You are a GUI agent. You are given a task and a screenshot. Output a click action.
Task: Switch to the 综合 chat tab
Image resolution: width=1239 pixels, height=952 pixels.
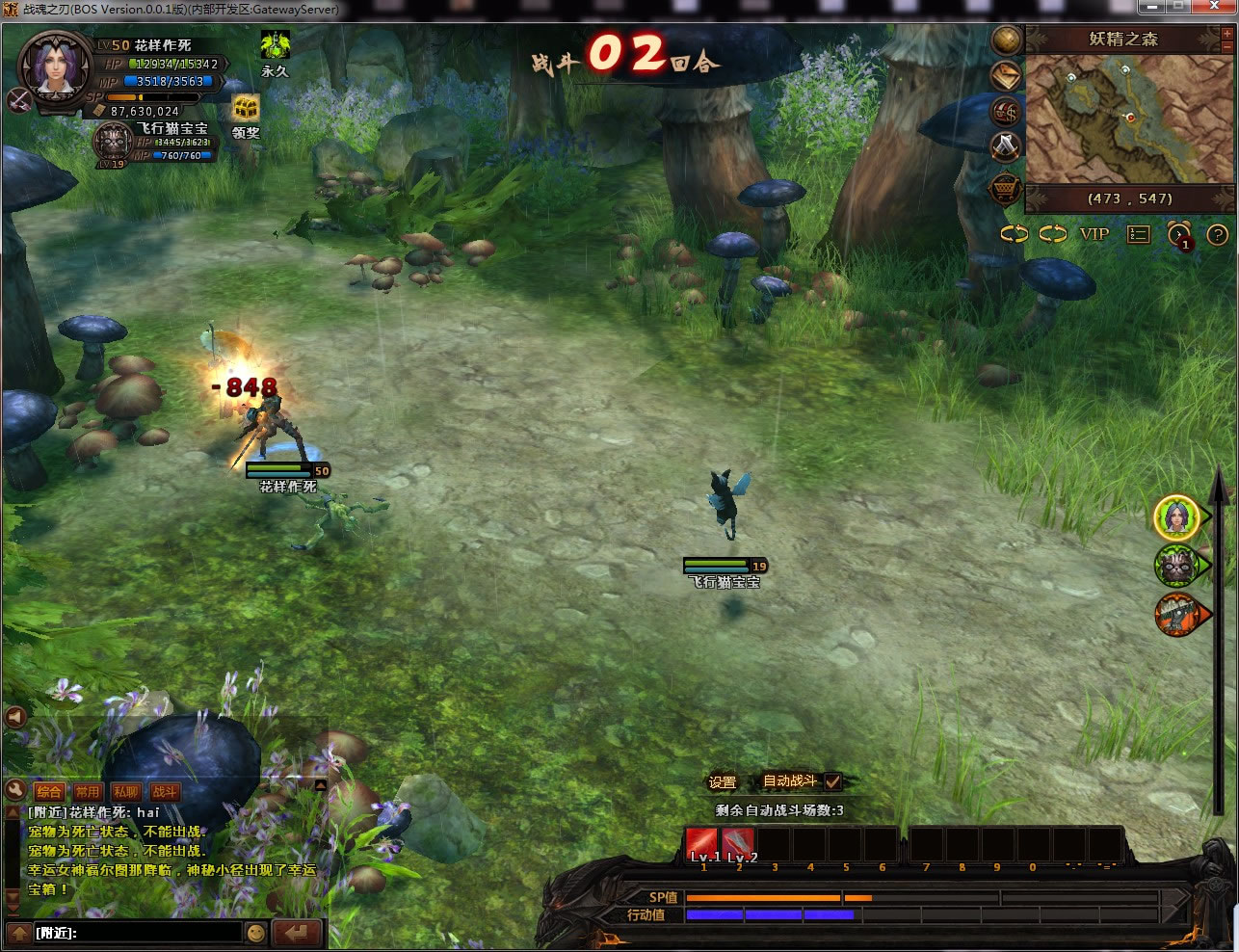coord(49,792)
